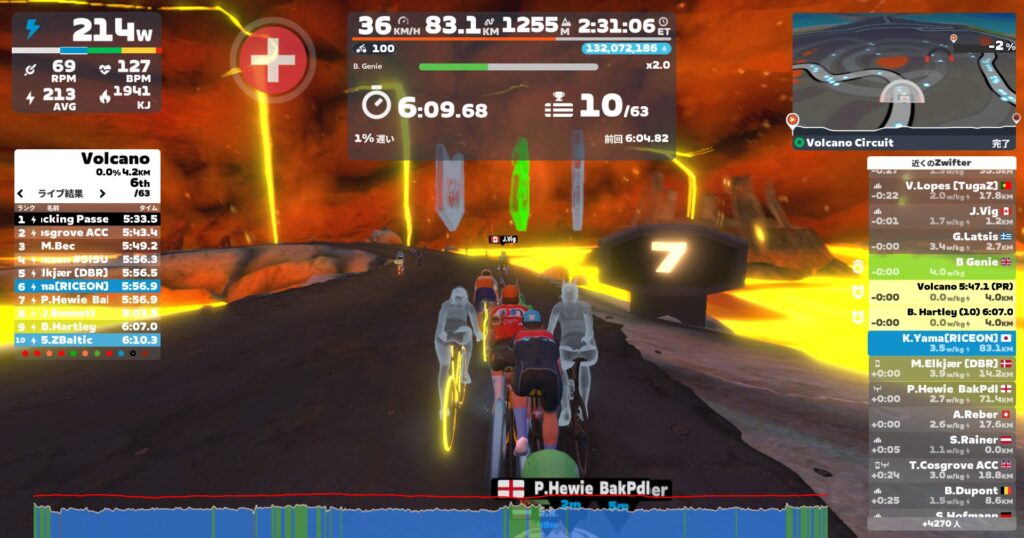Select M.Bec in live results leaderboard
Screen dimensions: 1024x538
pyautogui.click(x=86, y=245)
